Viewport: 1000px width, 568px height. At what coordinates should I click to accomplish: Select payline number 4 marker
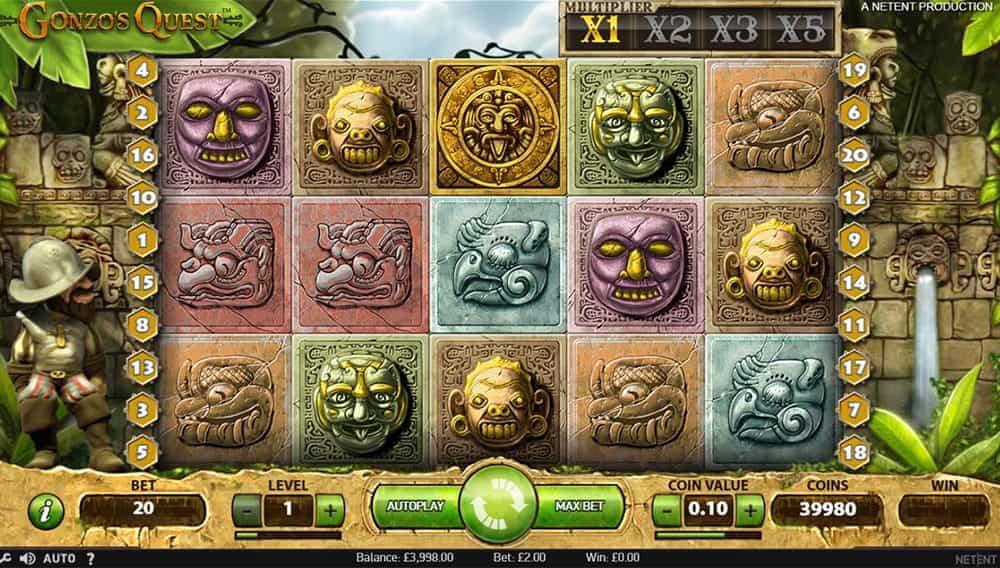(143, 70)
